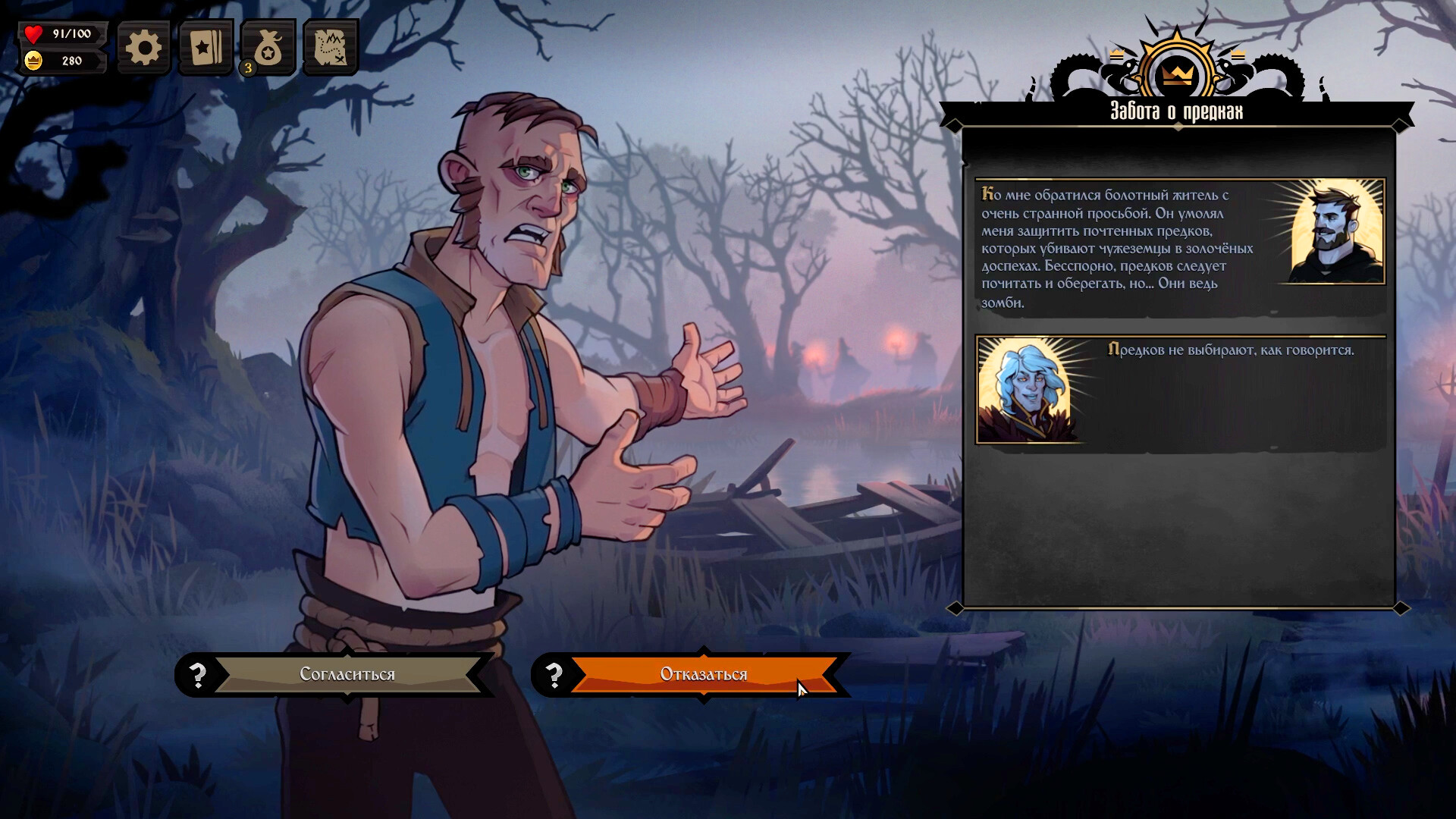
Task: Click the question mark beside Отказаться
Action: tap(554, 673)
